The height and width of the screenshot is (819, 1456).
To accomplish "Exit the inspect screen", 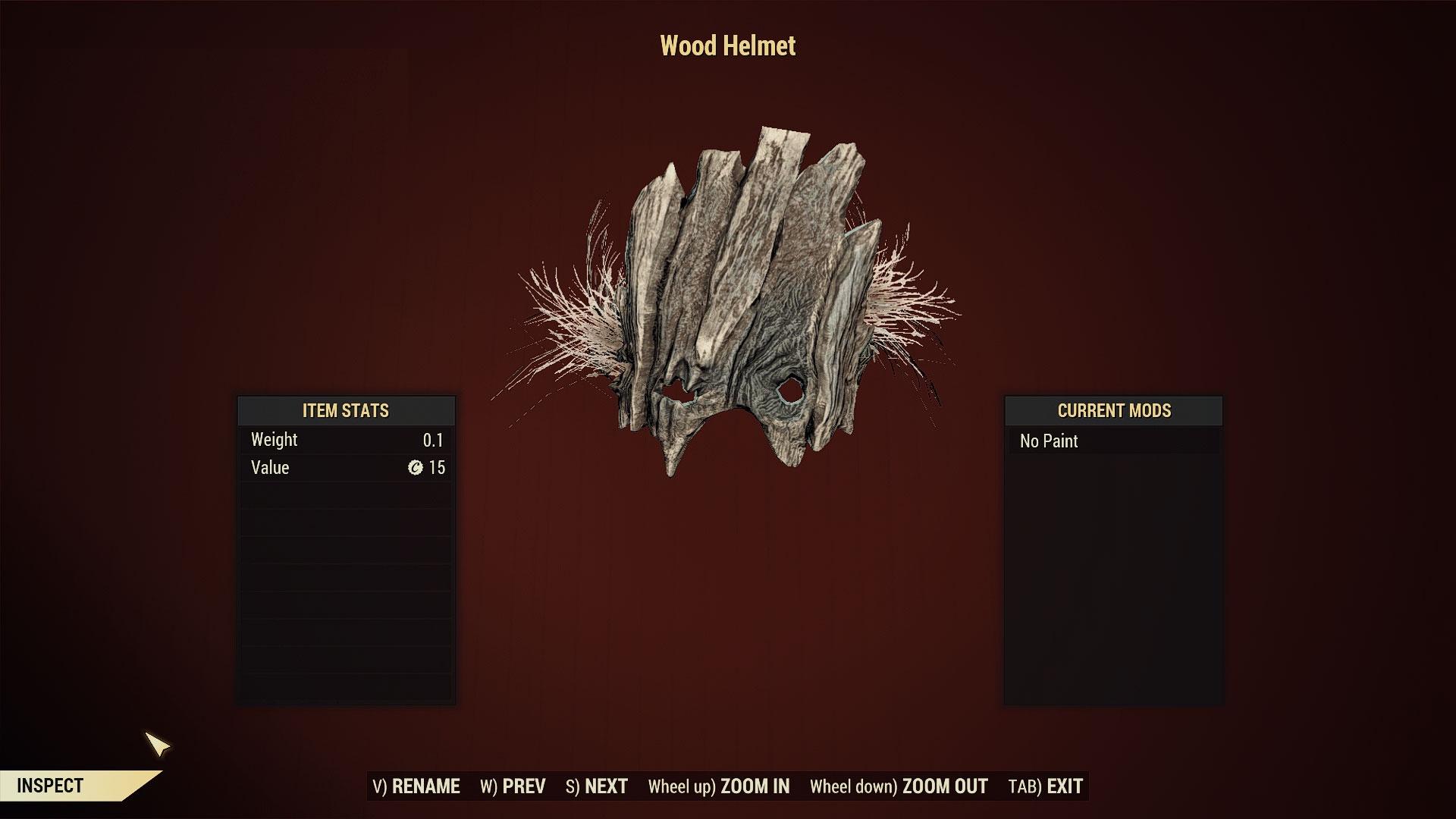I will click(x=1046, y=786).
